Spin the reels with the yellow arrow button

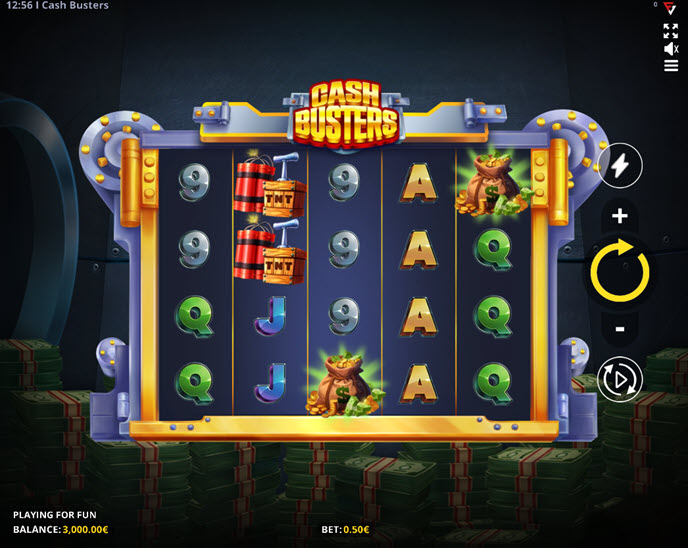coord(620,271)
